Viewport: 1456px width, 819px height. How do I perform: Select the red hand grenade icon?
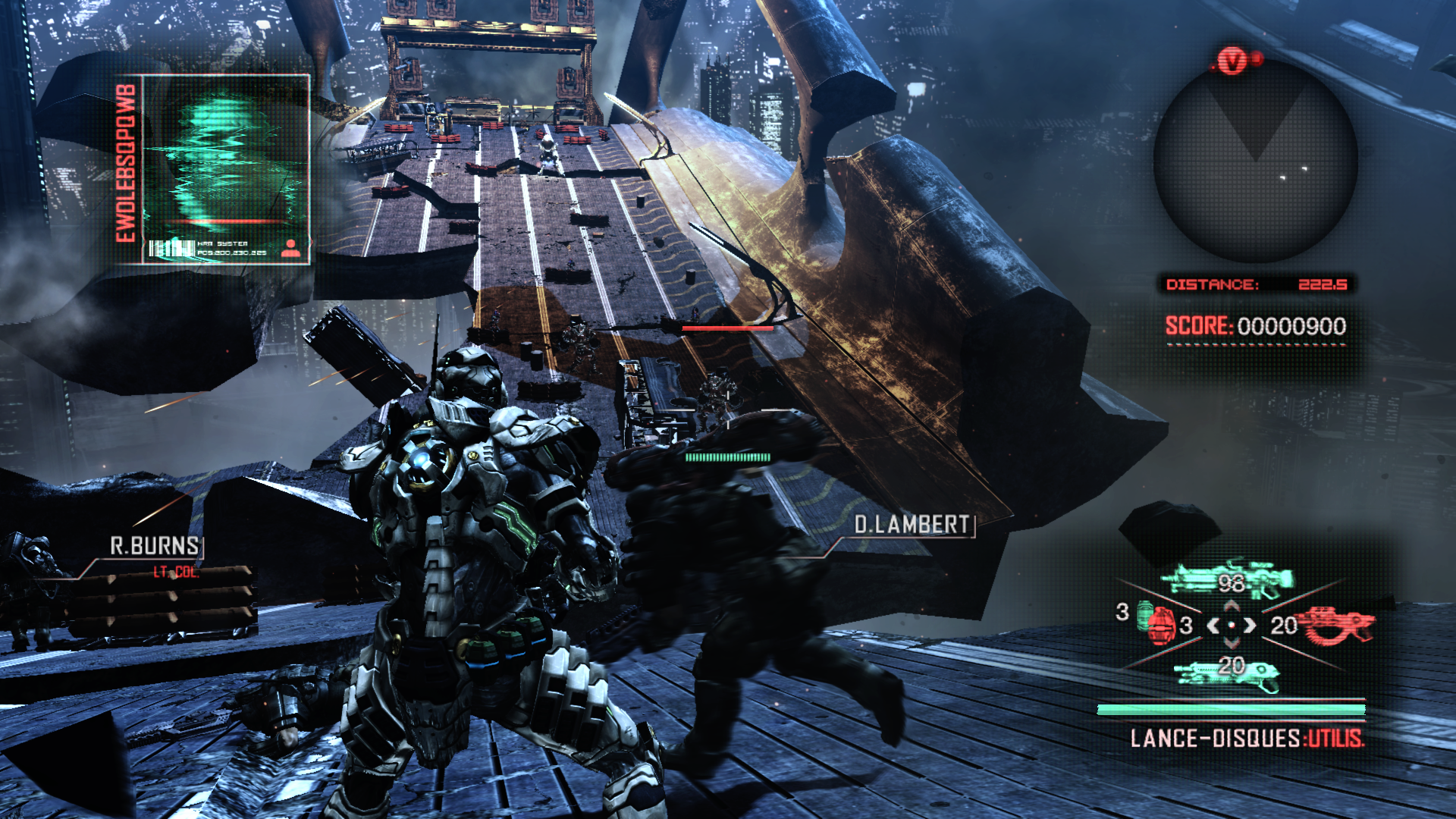point(1158,623)
